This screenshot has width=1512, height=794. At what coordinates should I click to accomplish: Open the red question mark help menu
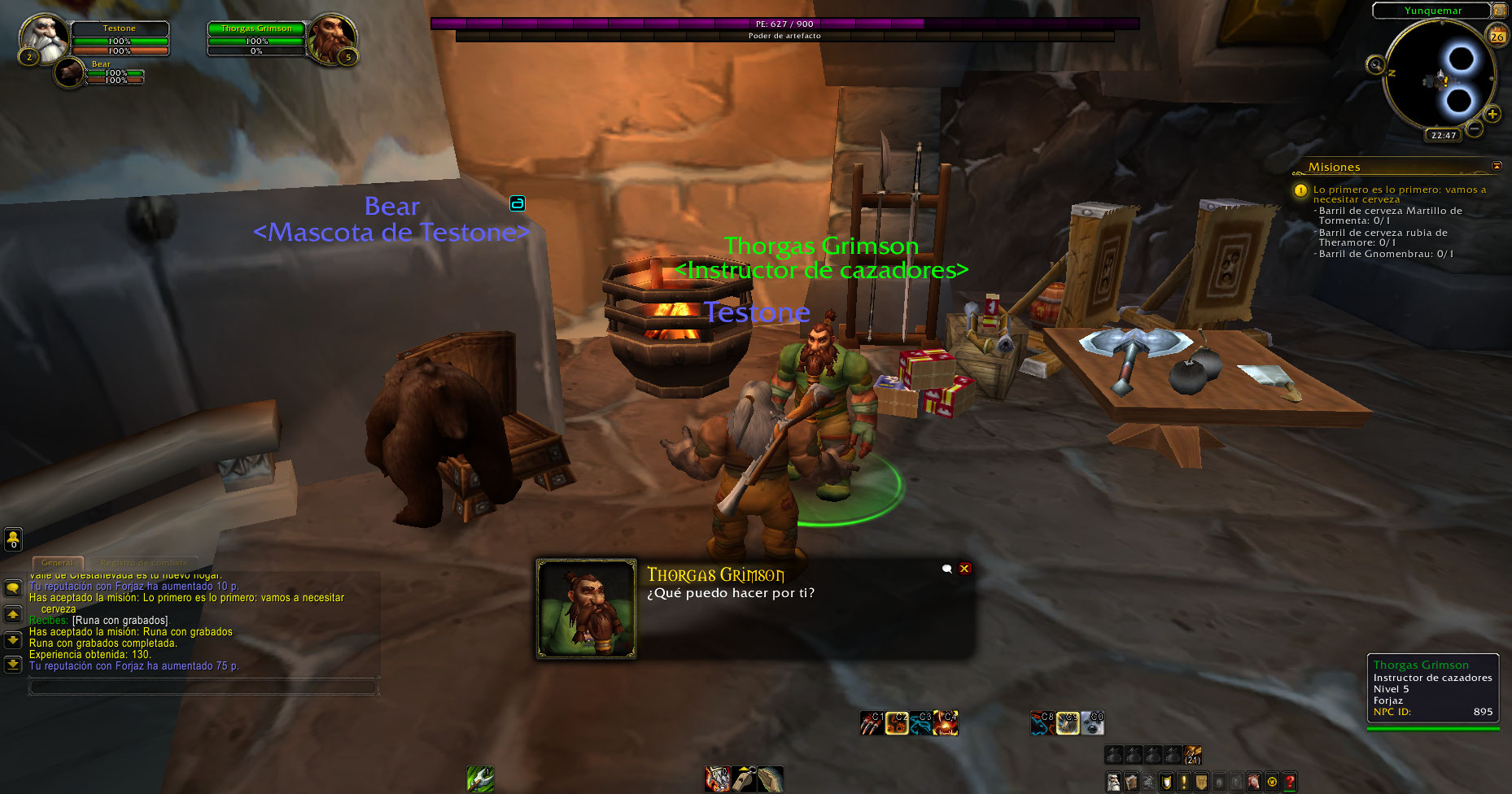(1289, 782)
